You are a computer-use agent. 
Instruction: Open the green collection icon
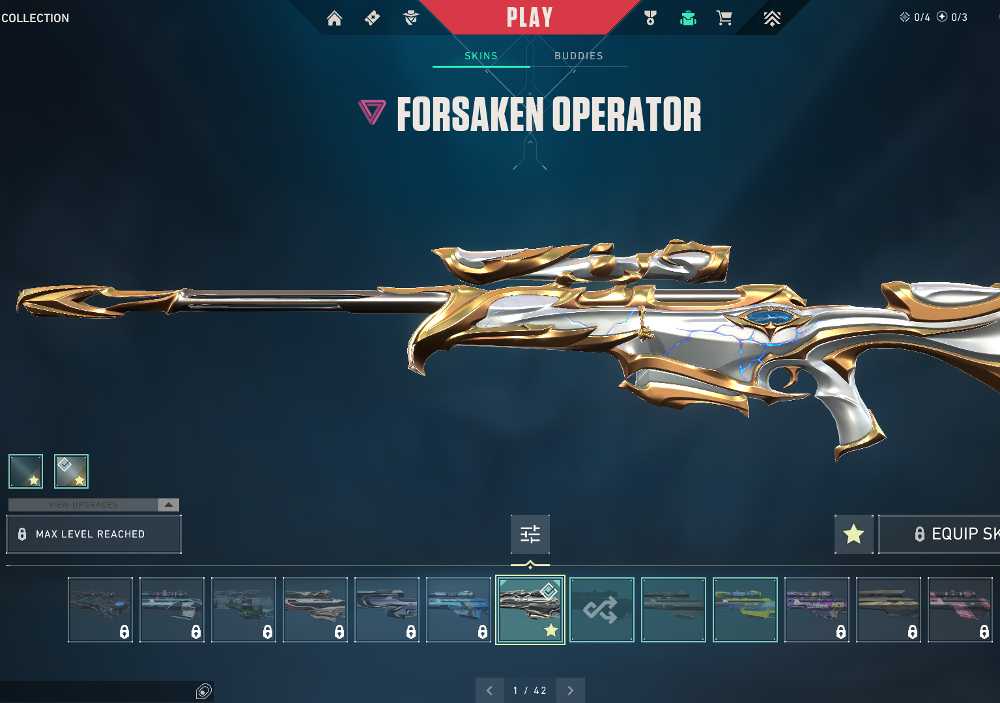pyautogui.click(x=688, y=18)
